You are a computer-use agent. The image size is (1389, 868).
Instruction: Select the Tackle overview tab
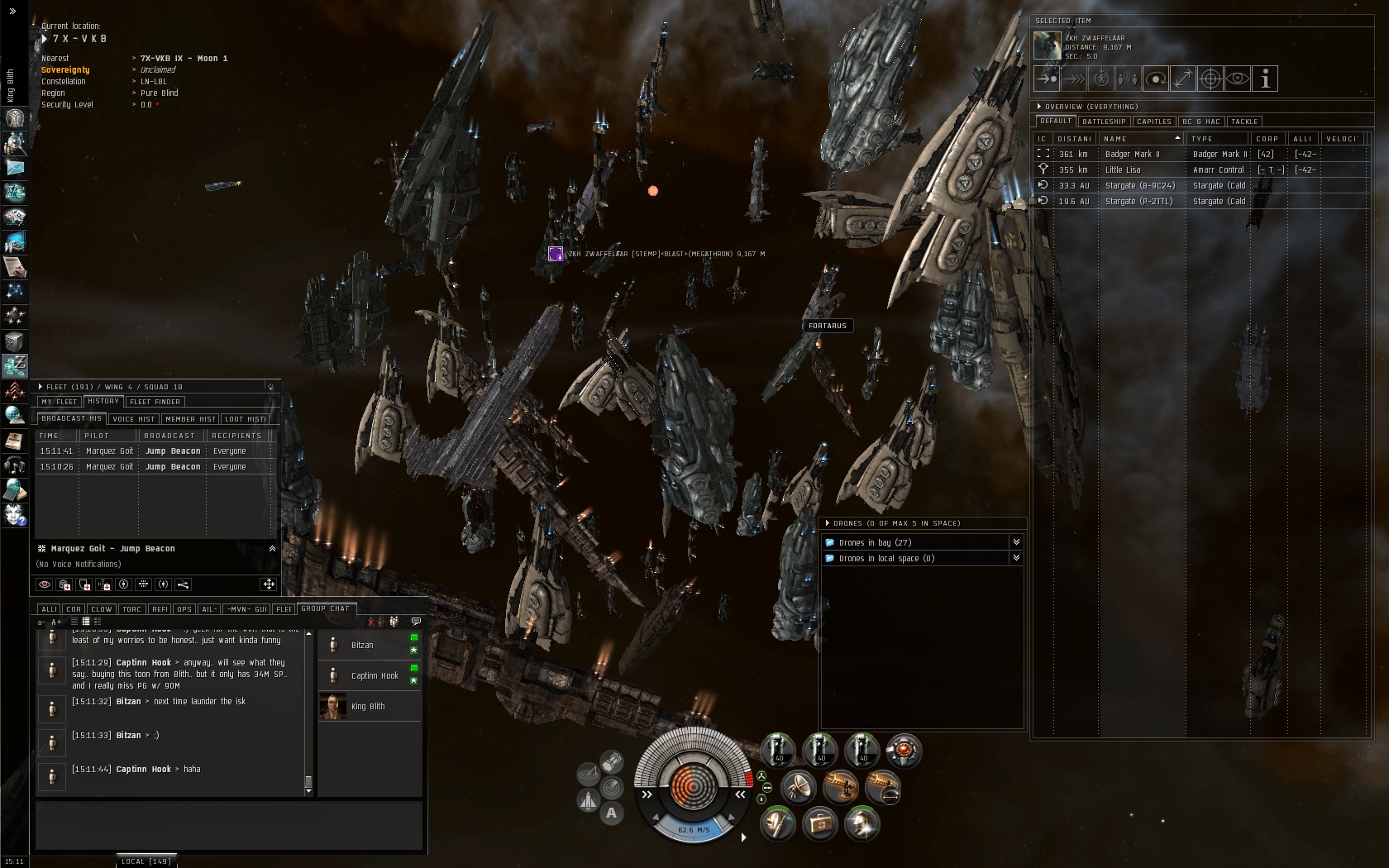point(1243,122)
